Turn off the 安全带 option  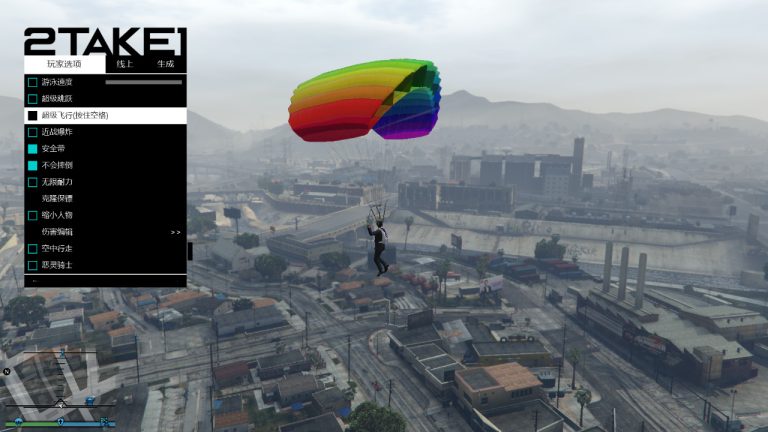pos(33,148)
